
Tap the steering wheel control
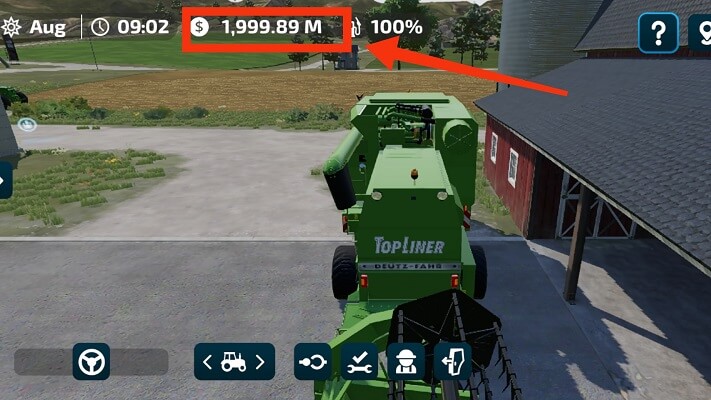tap(91, 362)
